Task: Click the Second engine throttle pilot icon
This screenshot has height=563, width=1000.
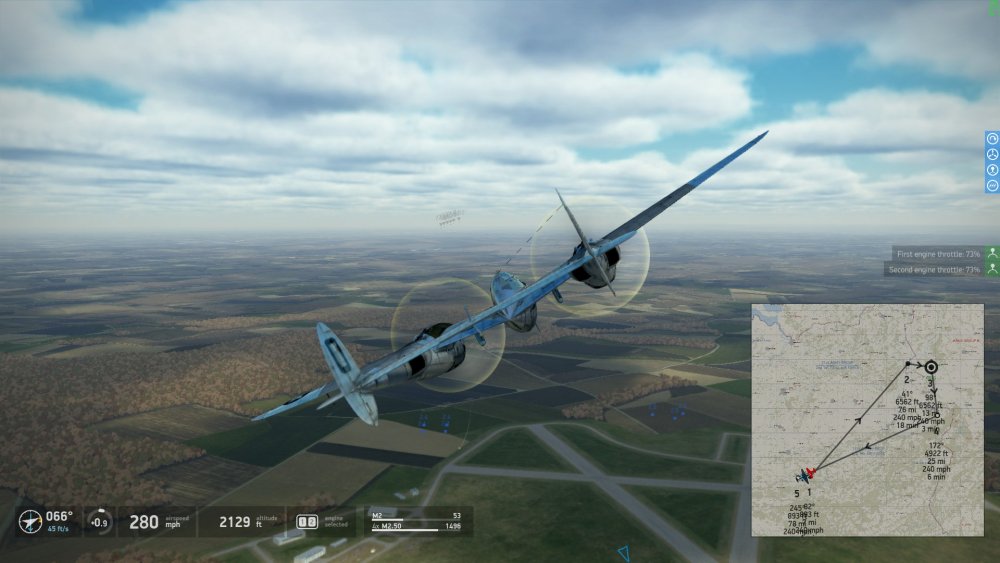Action: click(992, 269)
